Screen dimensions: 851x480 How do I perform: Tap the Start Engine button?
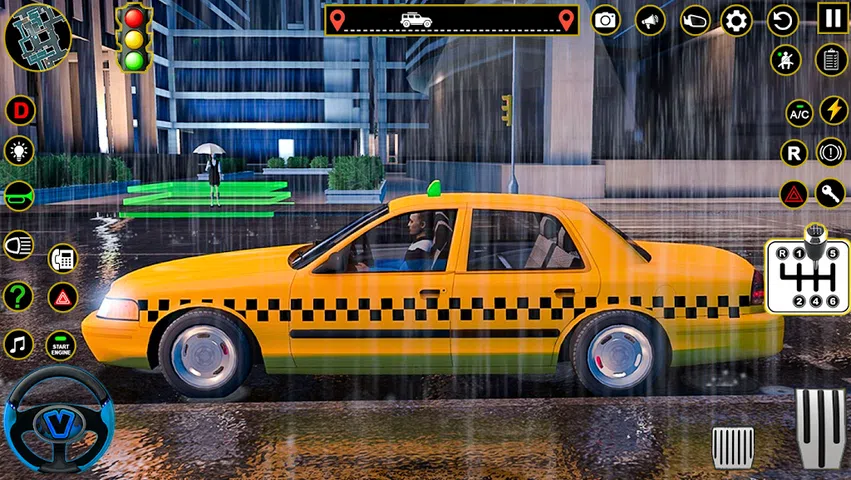pyautogui.click(x=62, y=346)
